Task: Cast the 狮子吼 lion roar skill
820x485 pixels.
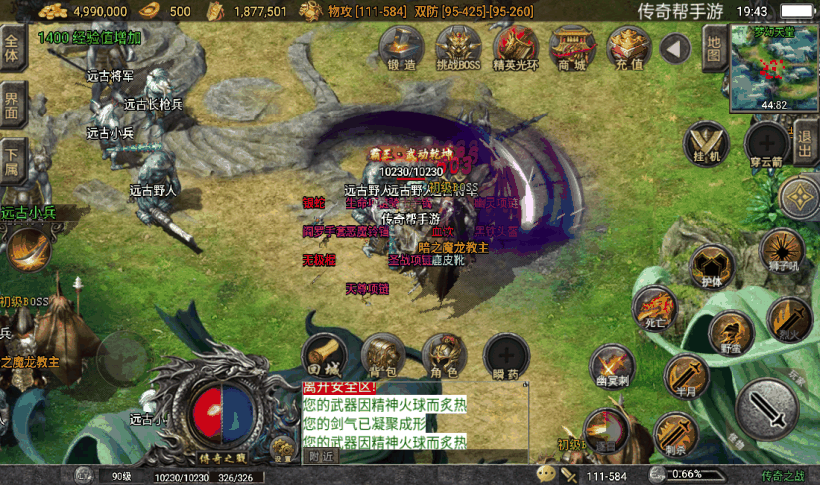Action: pos(781,250)
